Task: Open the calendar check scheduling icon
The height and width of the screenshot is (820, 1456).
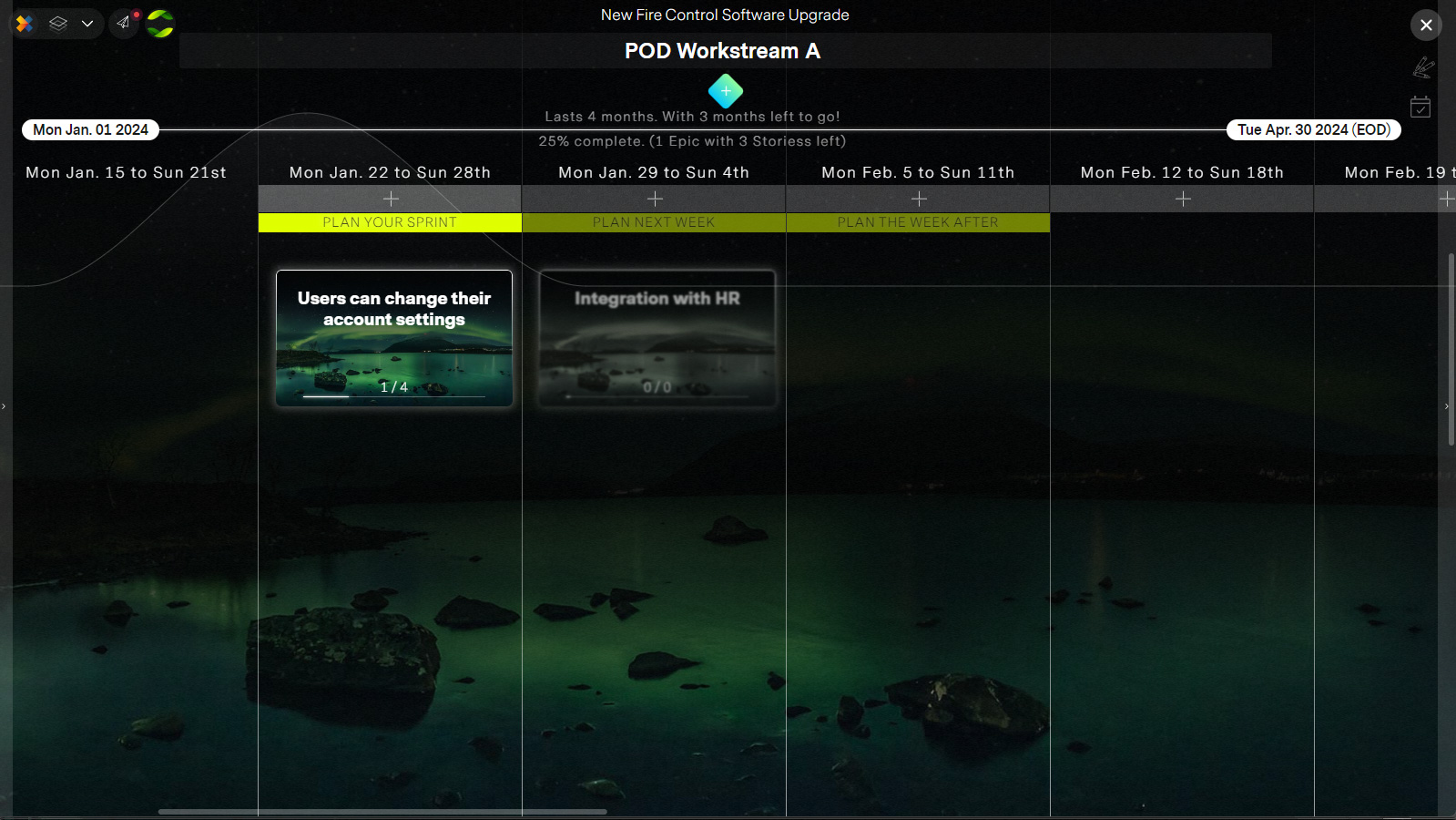Action: pyautogui.click(x=1422, y=108)
